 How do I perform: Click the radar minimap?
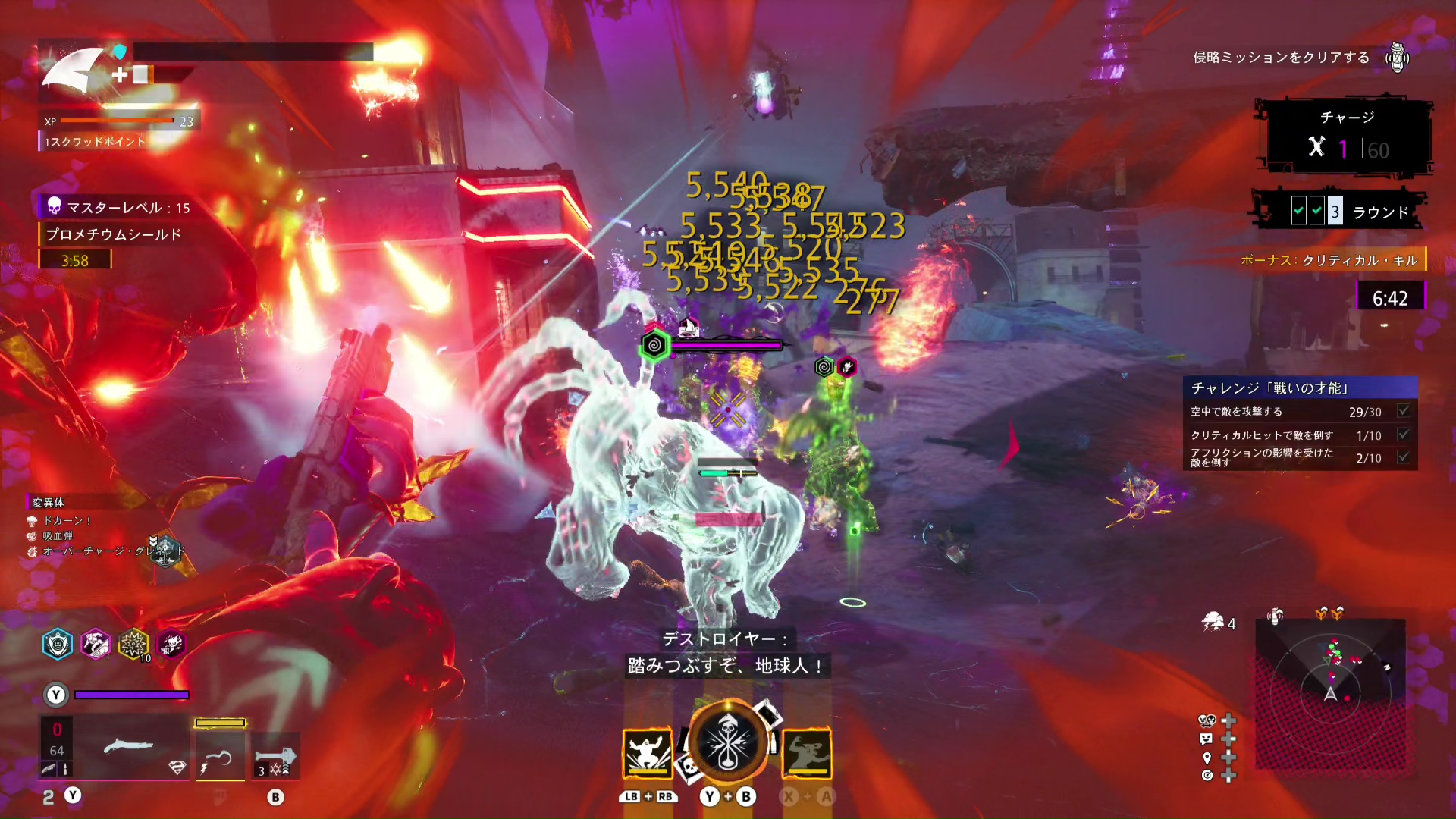(x=1330, y=693)
